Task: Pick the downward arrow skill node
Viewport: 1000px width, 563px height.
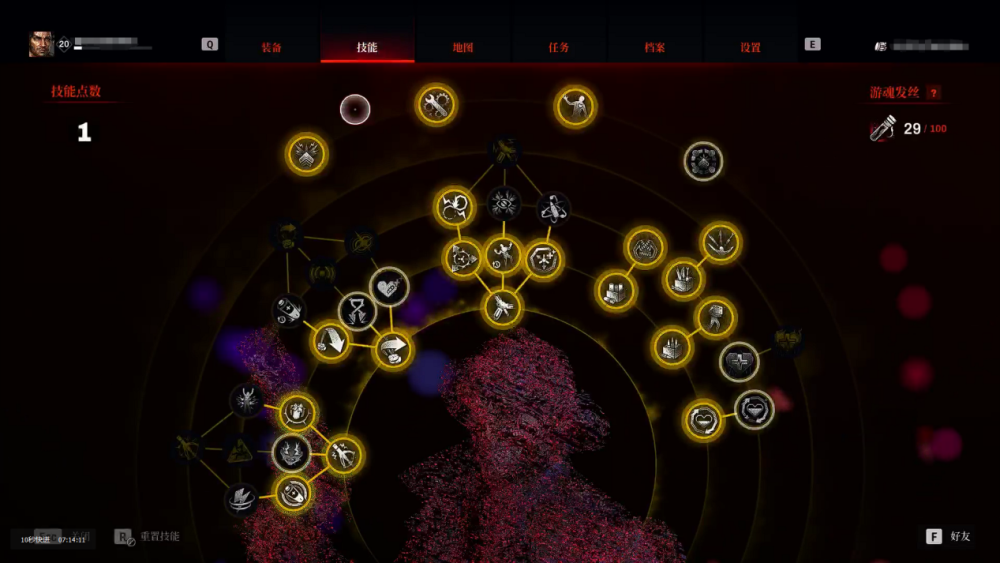Action: tap(330, 341)
